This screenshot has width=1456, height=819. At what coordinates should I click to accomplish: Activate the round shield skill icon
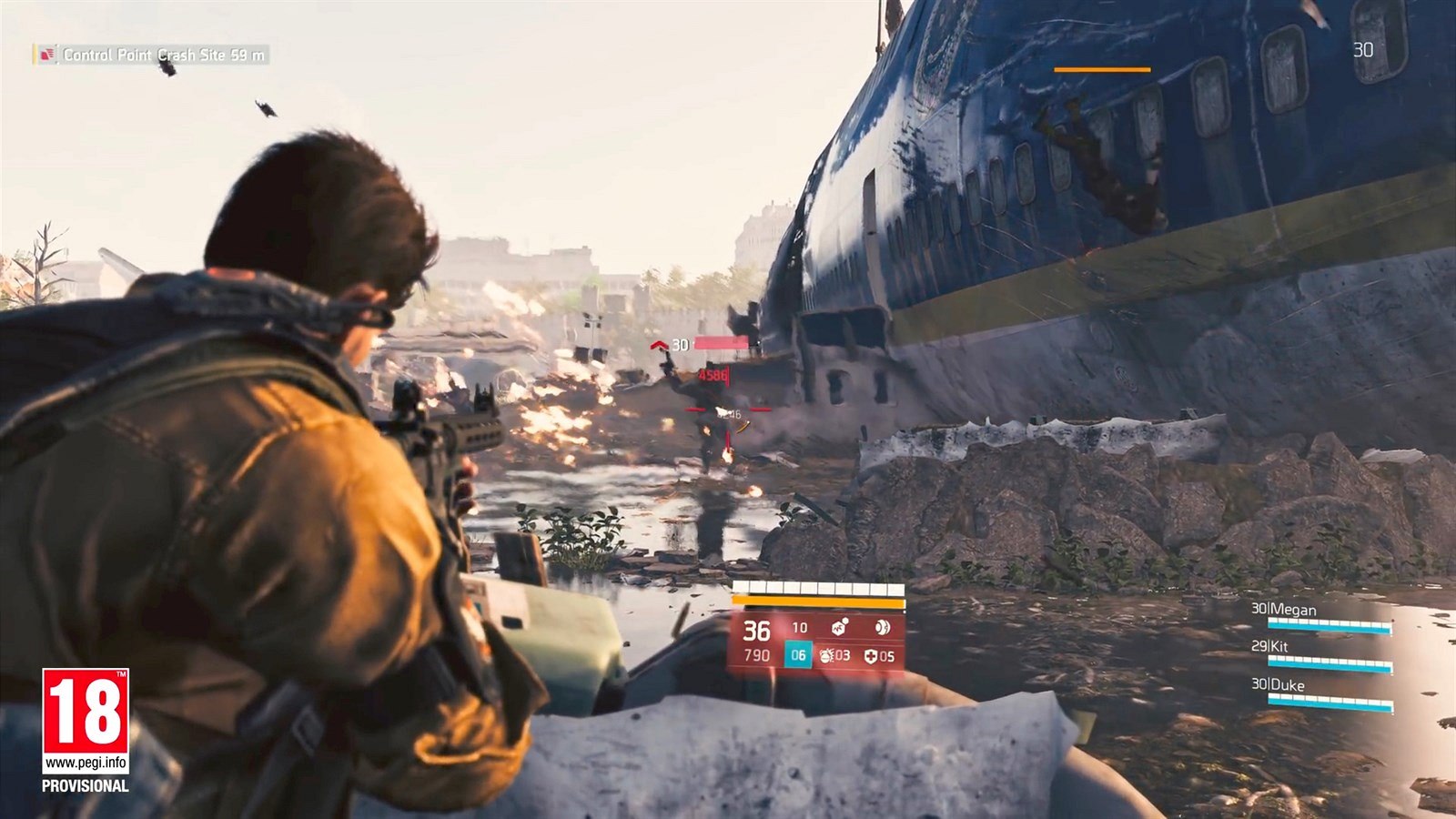coord(881,627)
